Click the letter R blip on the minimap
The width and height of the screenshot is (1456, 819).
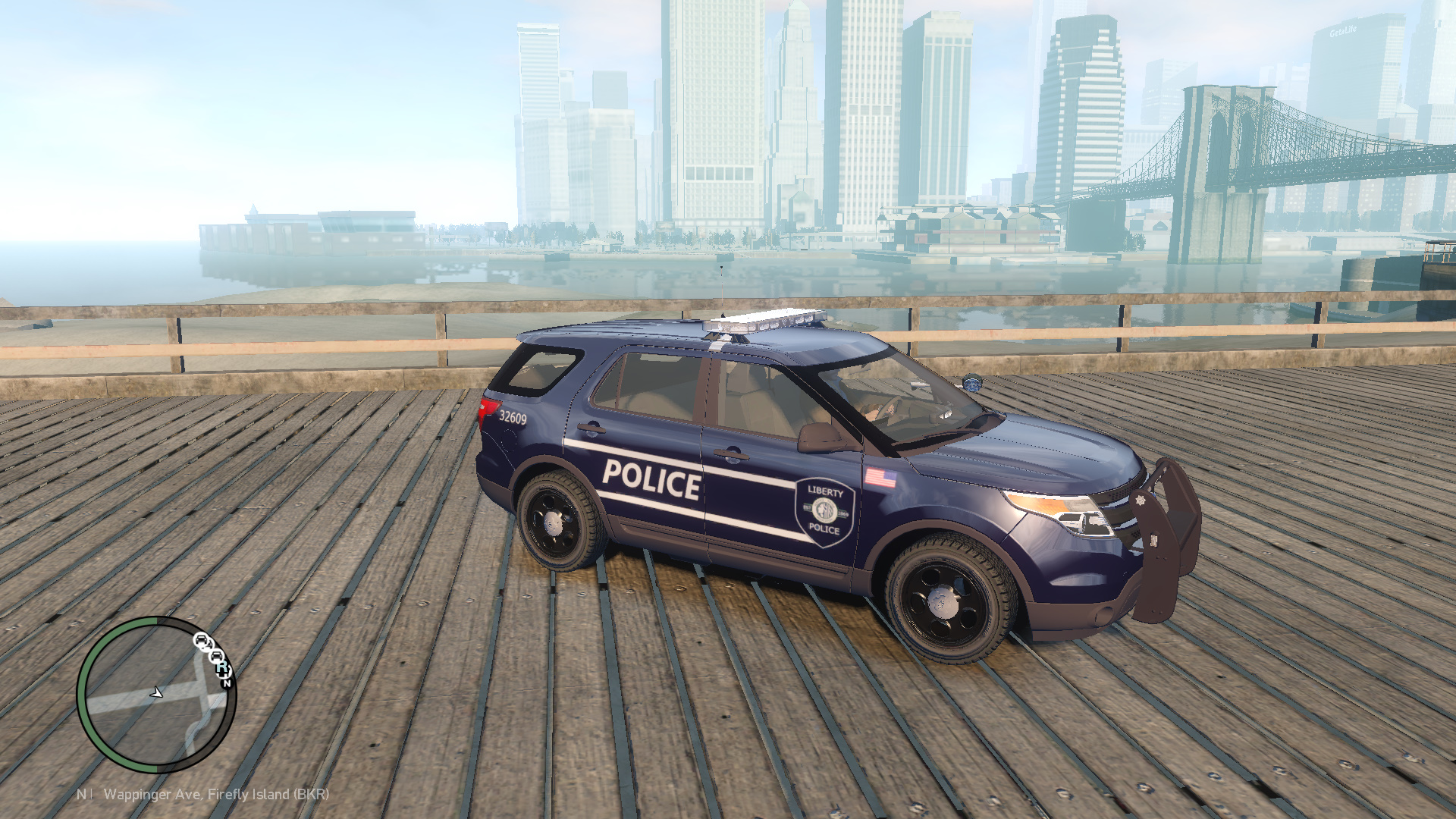[x=222, y=668]
